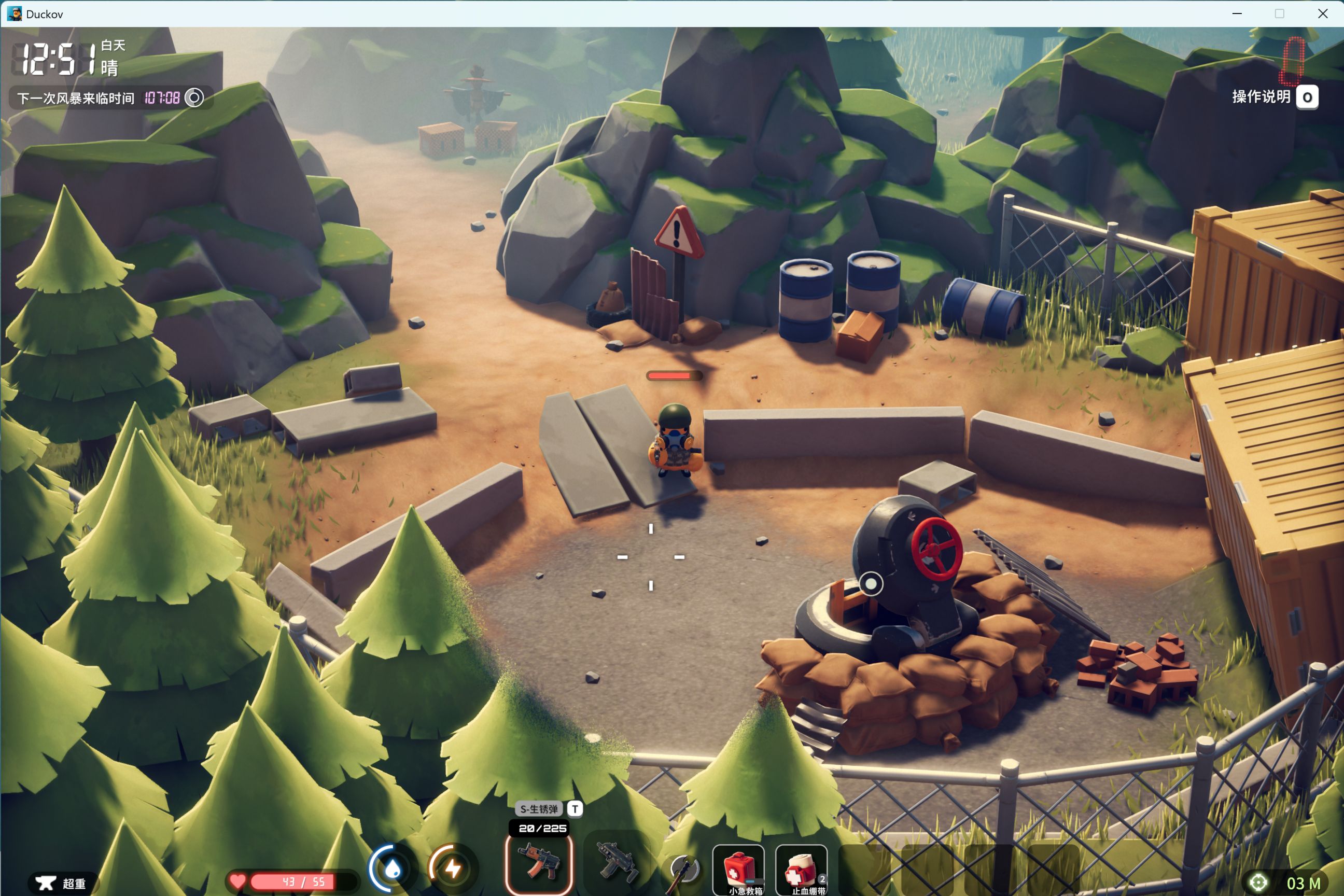
Task: Close the Duckov game window
Action: pos(1322,13)
